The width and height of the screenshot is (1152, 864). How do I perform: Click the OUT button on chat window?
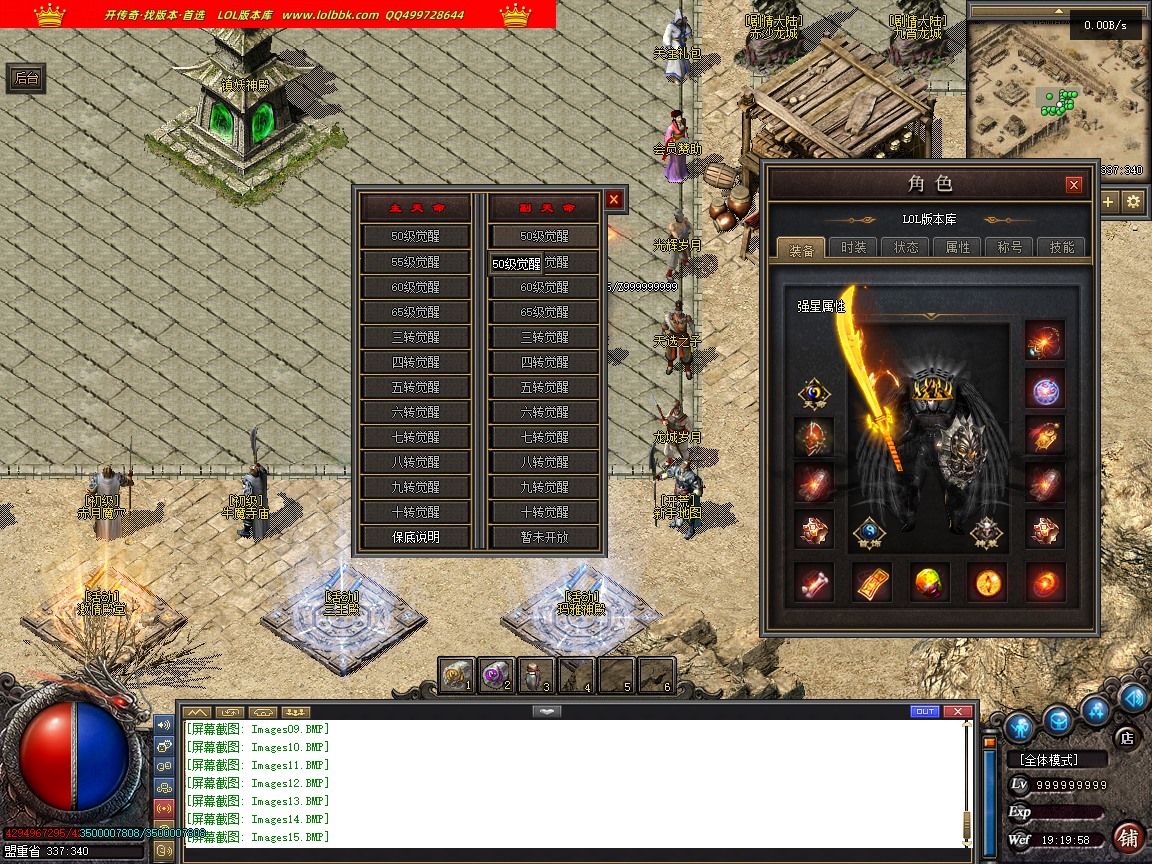(x=925, y=712)
